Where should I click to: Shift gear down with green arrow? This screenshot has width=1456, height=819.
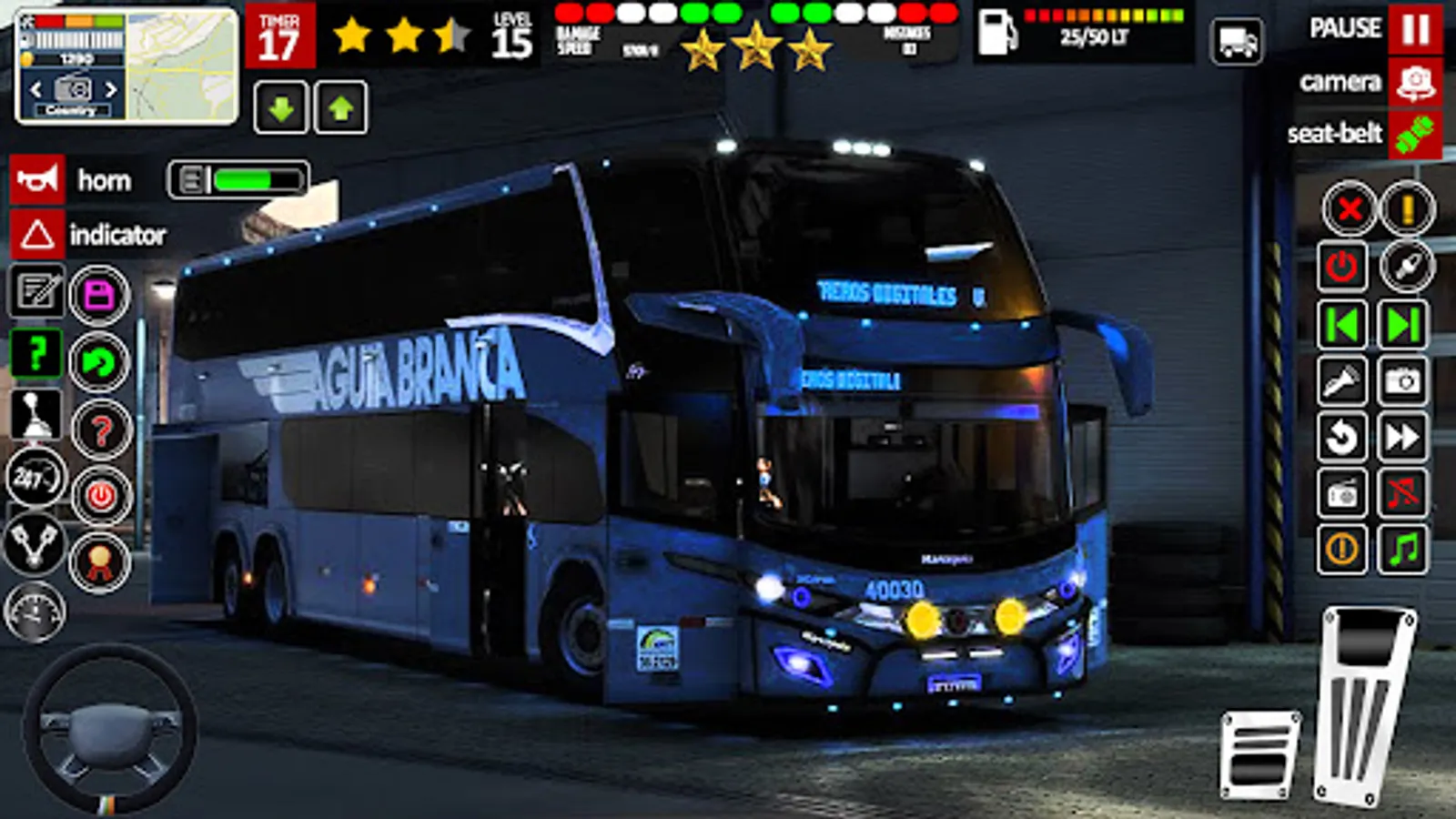[282, 108]
